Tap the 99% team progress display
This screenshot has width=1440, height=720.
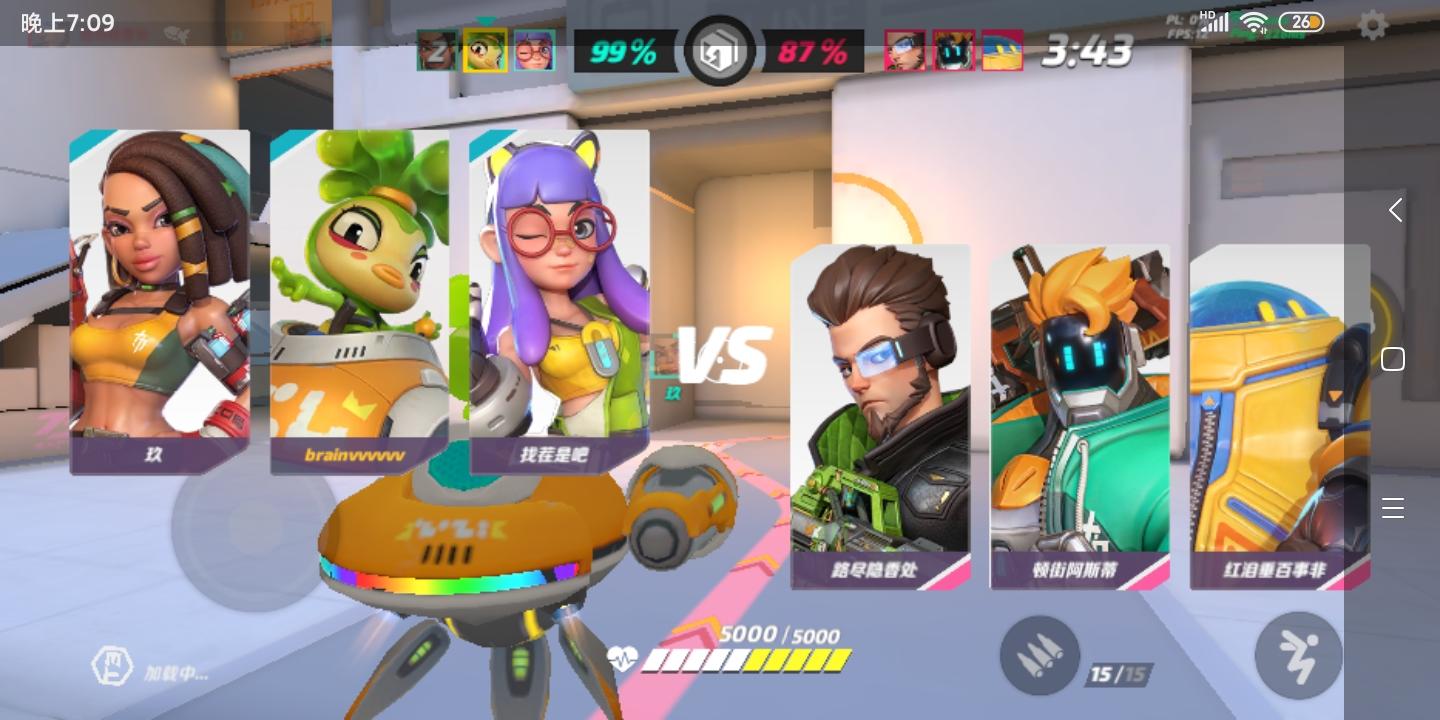click(x=625, y=51)
